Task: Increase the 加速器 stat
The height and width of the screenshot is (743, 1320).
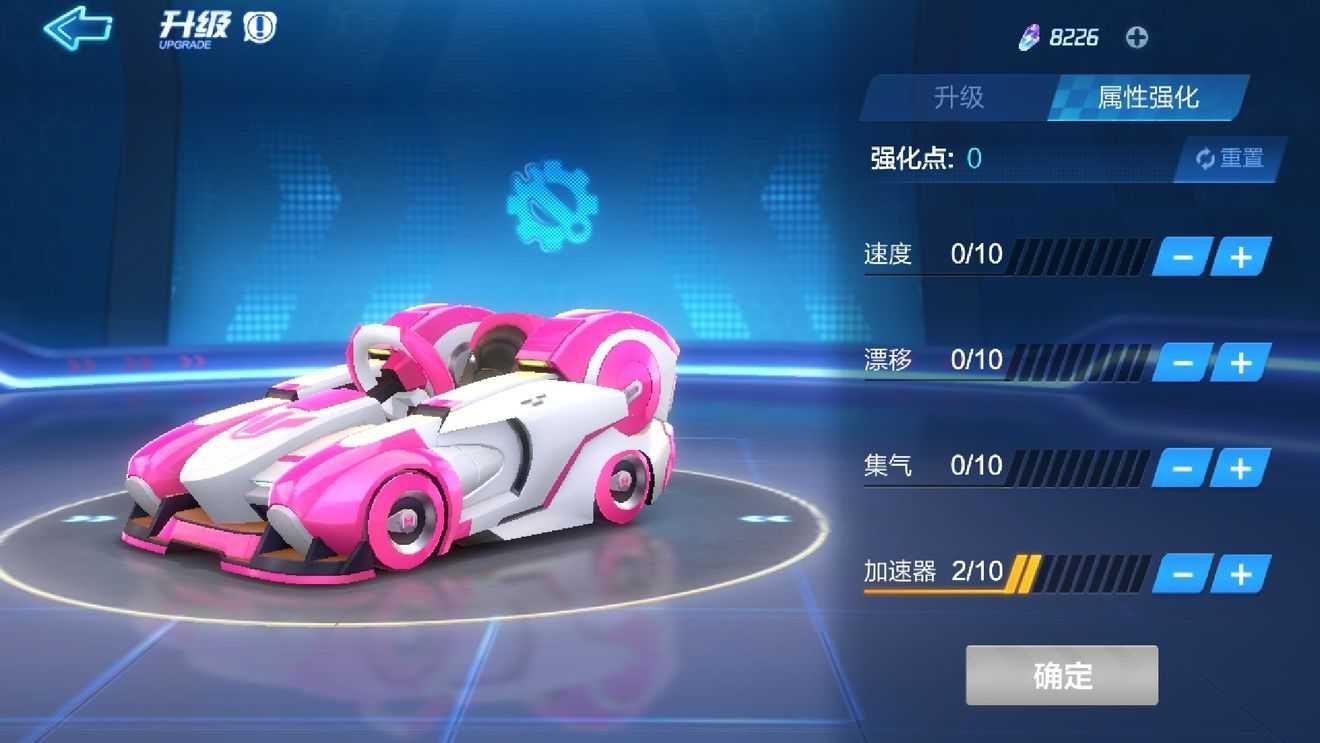Action: tap(1241, 574)
